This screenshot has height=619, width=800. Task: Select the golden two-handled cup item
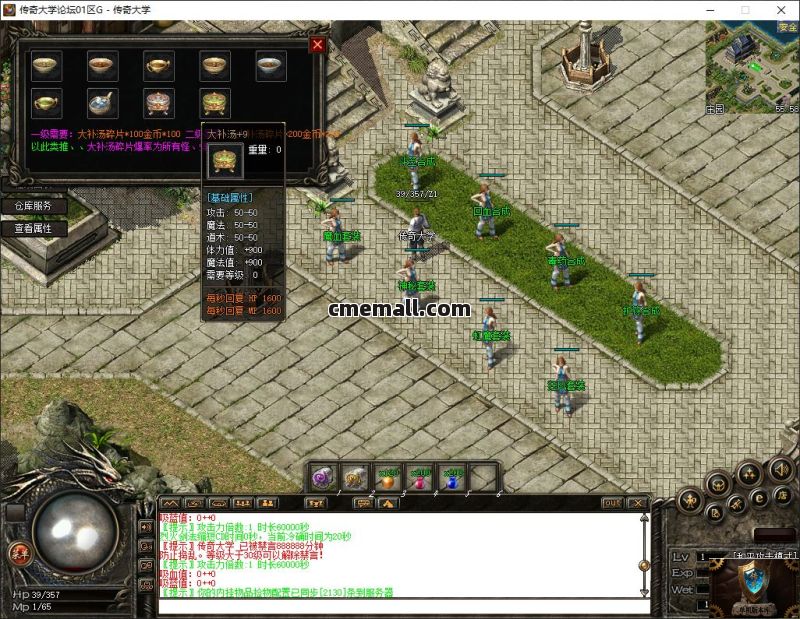157,66
